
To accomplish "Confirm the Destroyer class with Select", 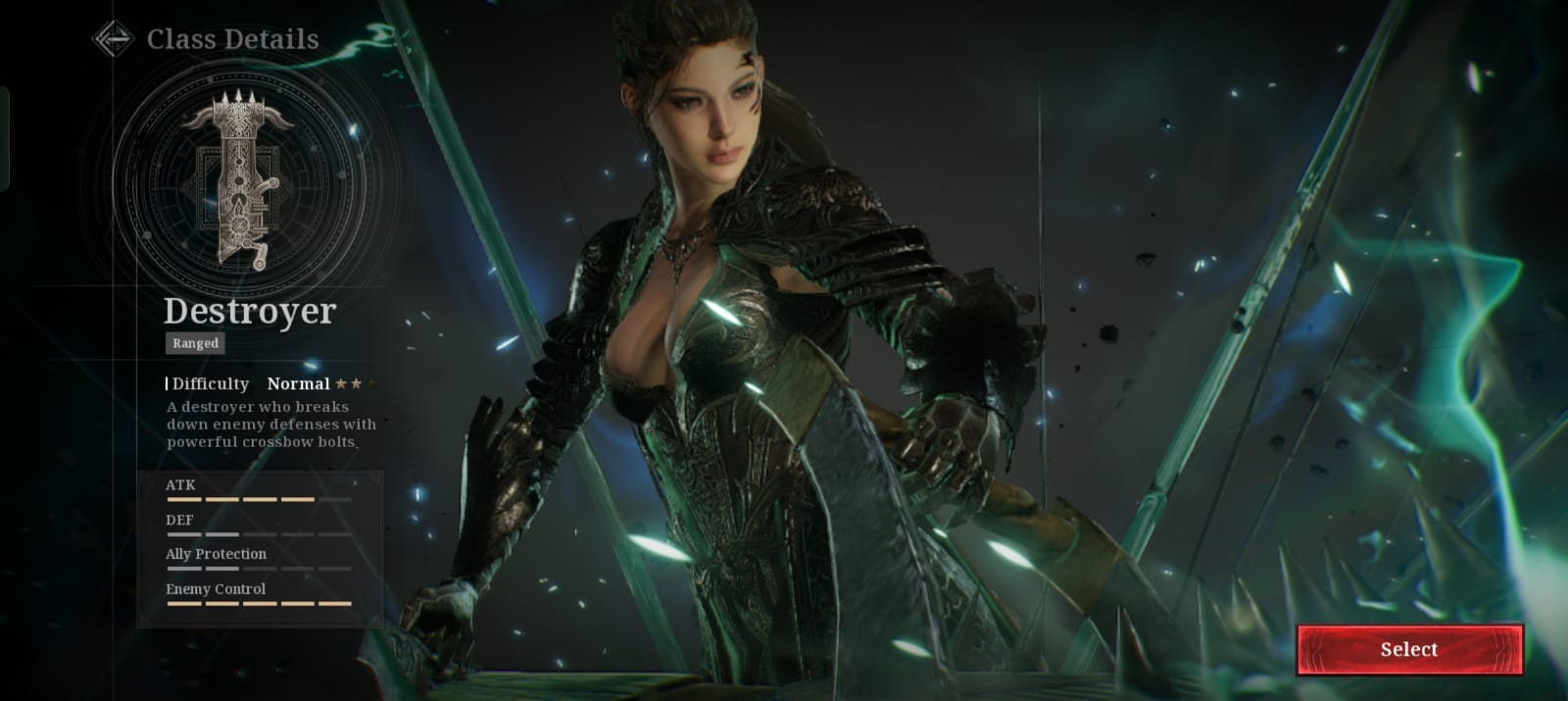I will coord(1409,649).
